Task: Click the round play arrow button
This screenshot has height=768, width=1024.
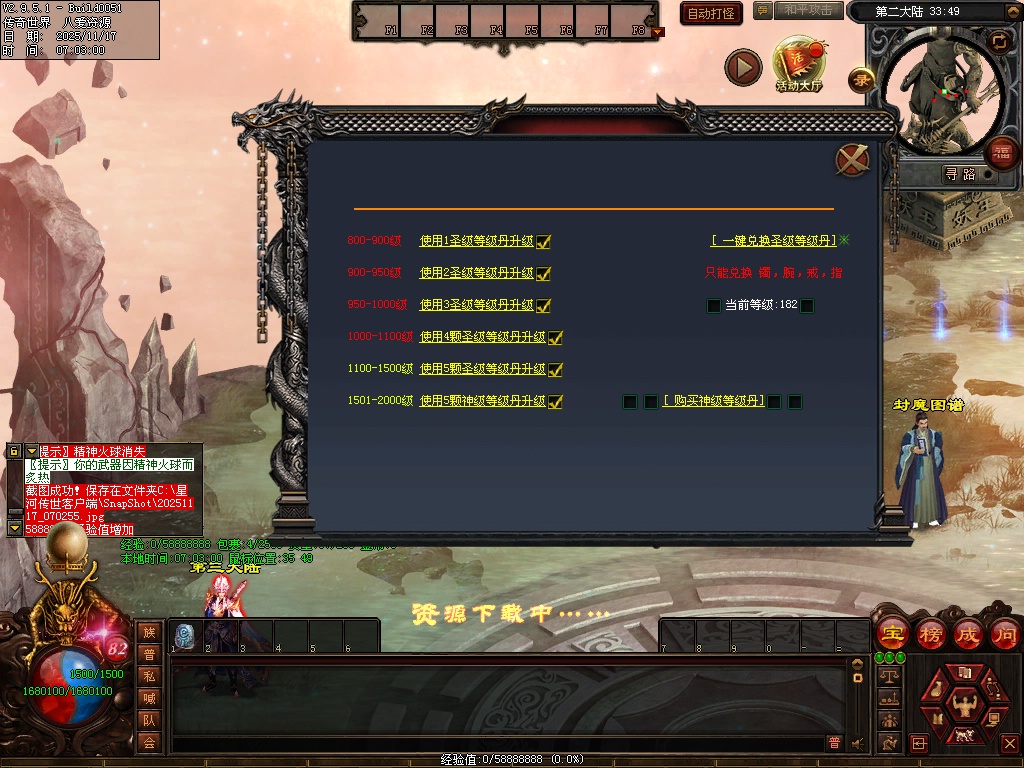Action: coord(743,67)
